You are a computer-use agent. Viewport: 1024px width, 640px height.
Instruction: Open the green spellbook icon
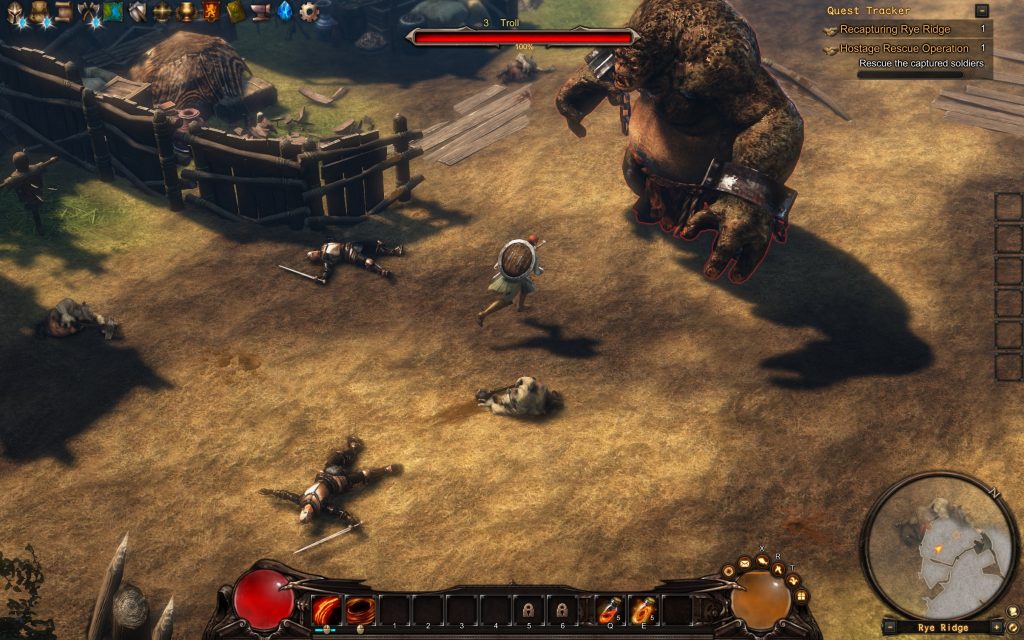(235, 12)
